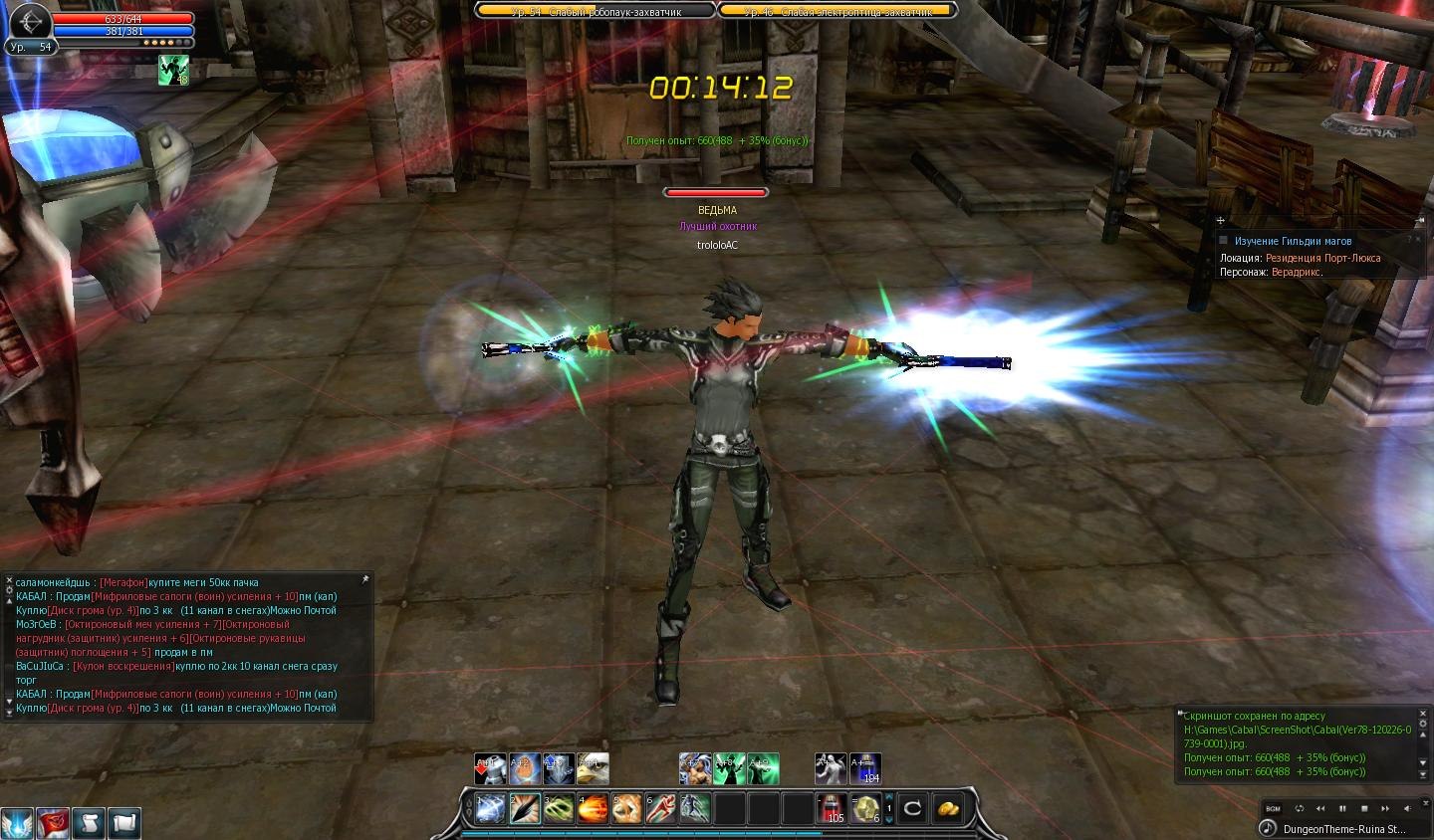Viewport: 1434px width, 840px height.
Task: Skip to the next music track
Action: [x=1385, y=808]
